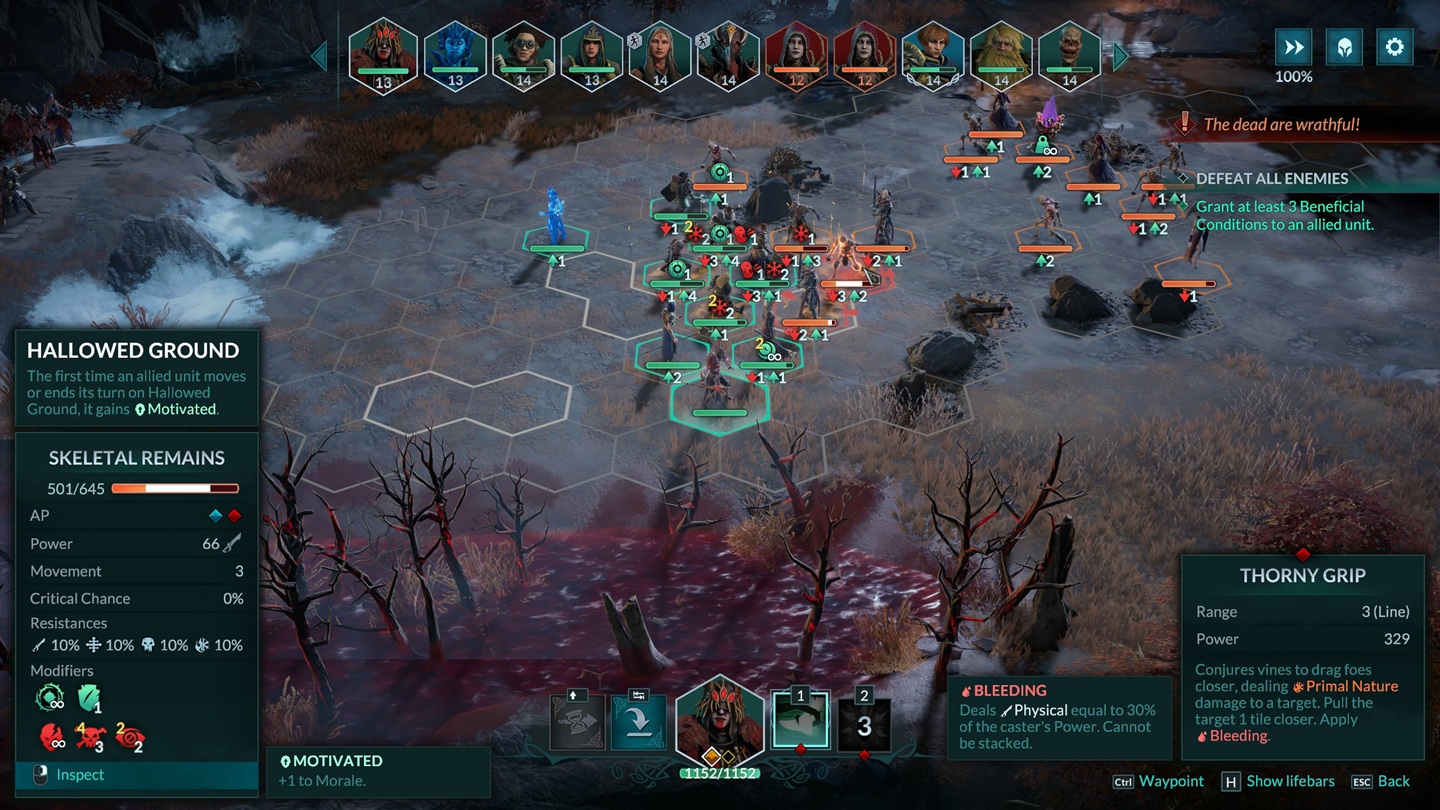1440x810 pixels.
Task: Pick the blonde bearded dwarf portrait
Action: point(1001,54)
